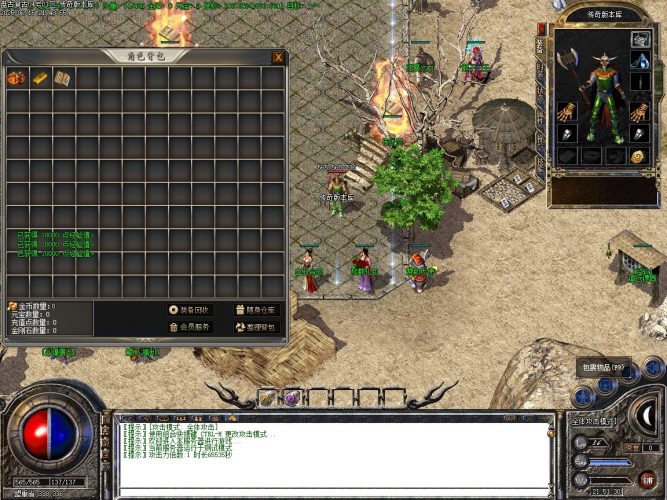
Task: Use the purple orb hotbar item
Action: click(292, 398)
